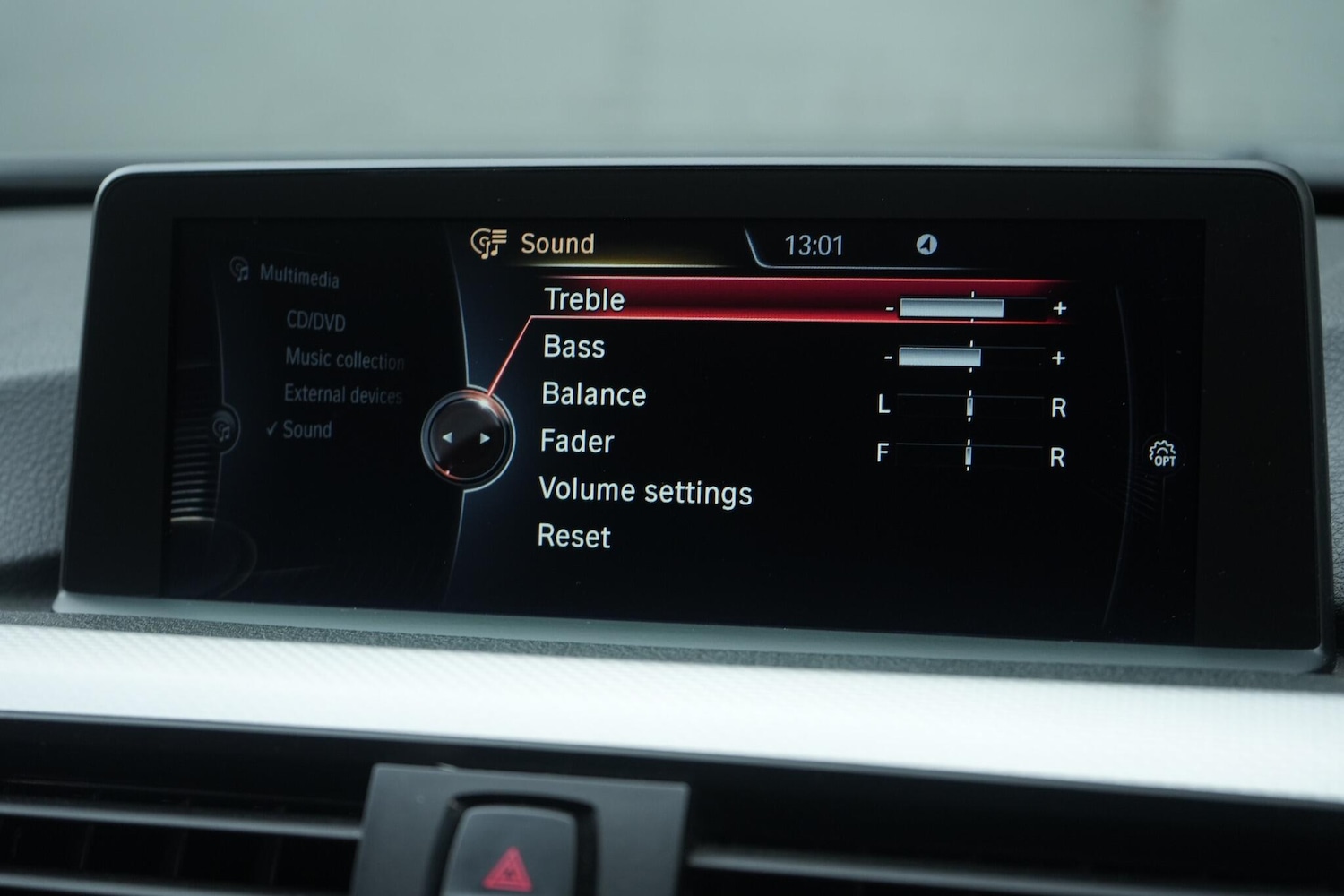Select External devices

point(343,395)
